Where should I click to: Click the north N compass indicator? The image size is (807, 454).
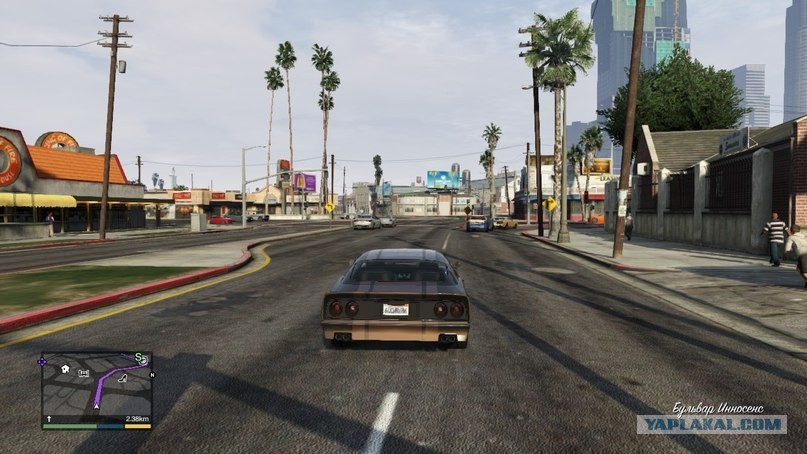152,375
